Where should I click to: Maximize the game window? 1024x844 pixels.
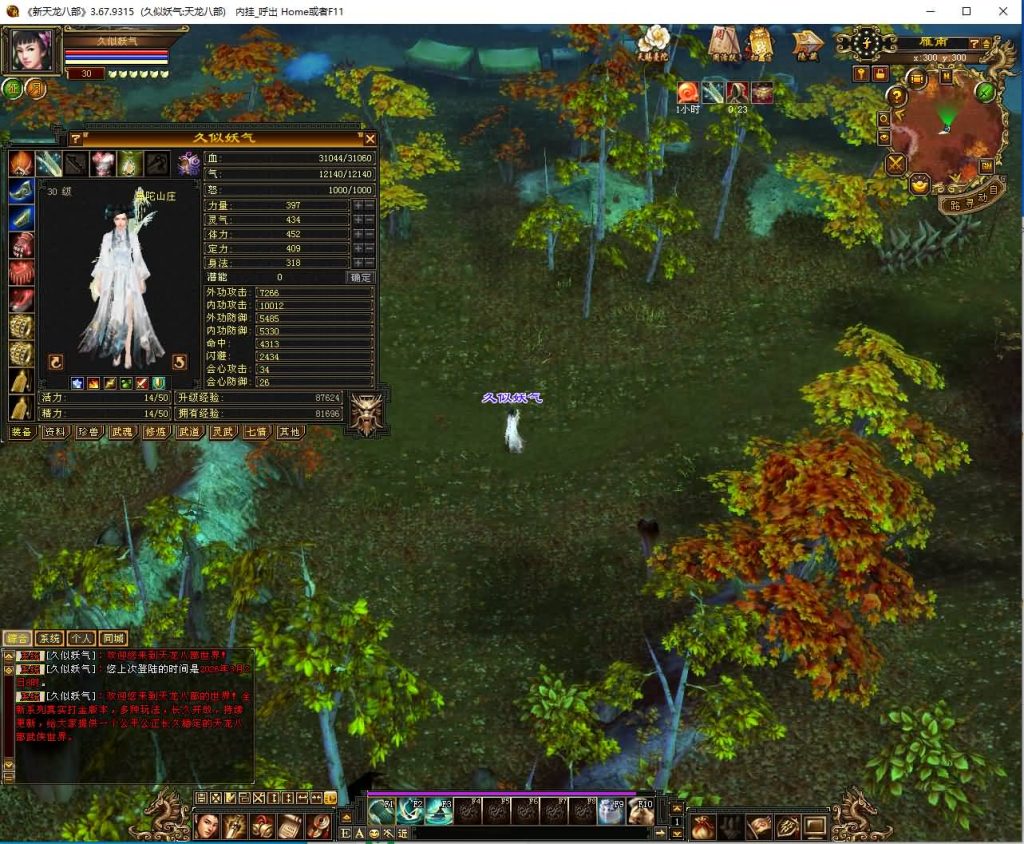(x=966, y=11)
